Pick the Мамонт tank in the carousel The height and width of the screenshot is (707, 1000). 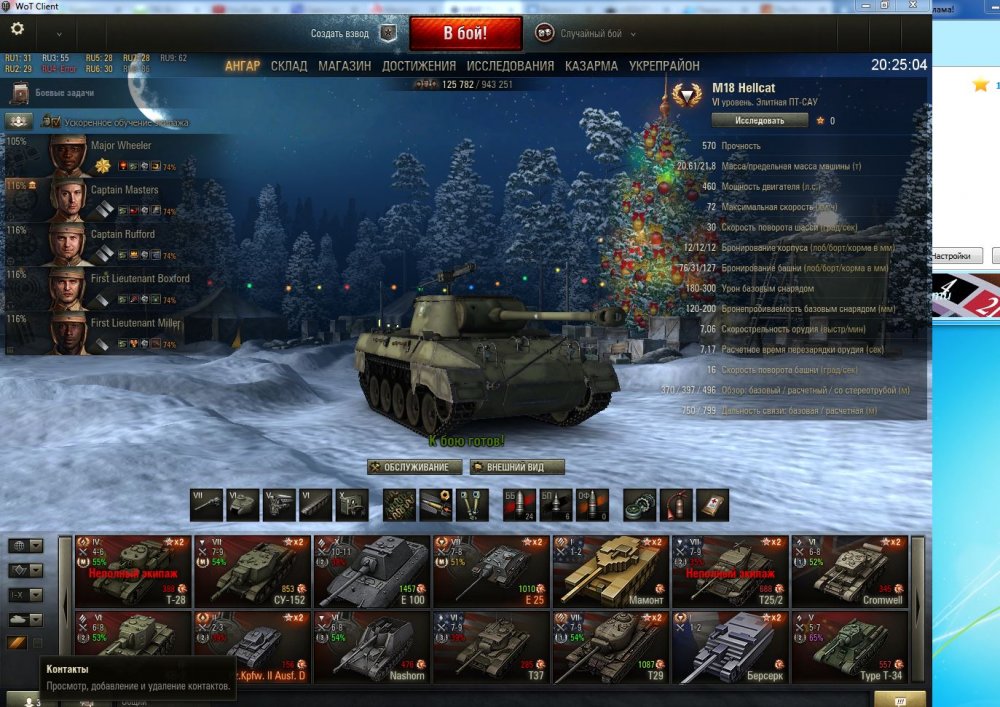tap(611, 571)
